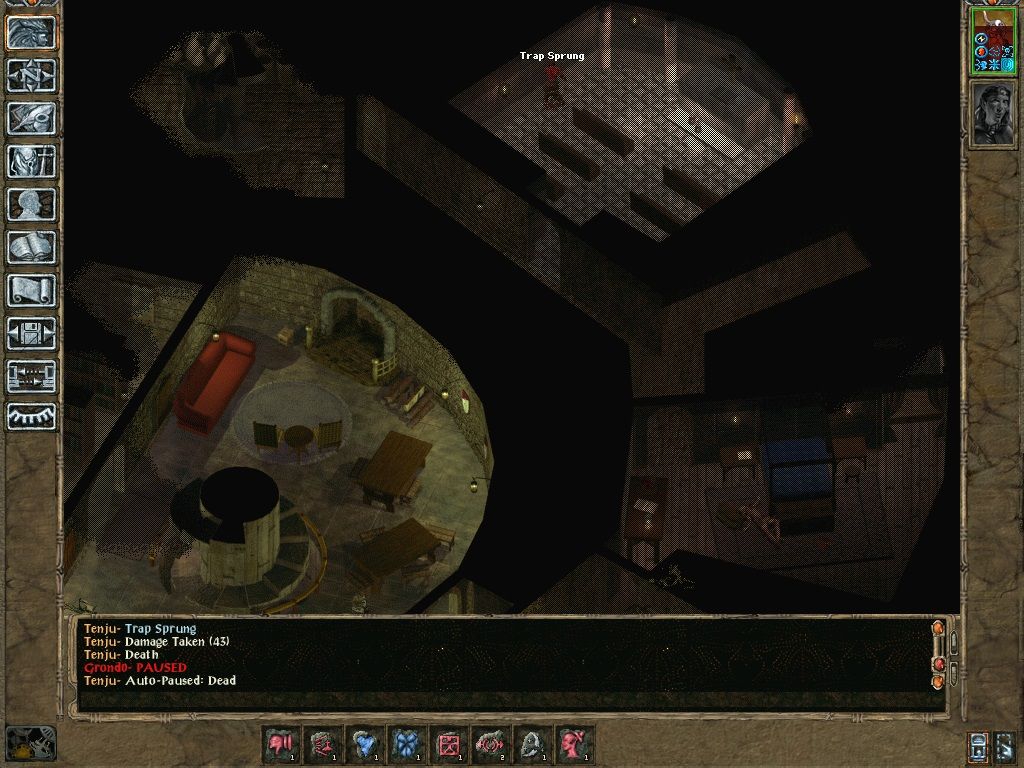This screenshot has width=1024, height=768.
Task: Choose the red head profile spell icon
Action: (575, 745)
